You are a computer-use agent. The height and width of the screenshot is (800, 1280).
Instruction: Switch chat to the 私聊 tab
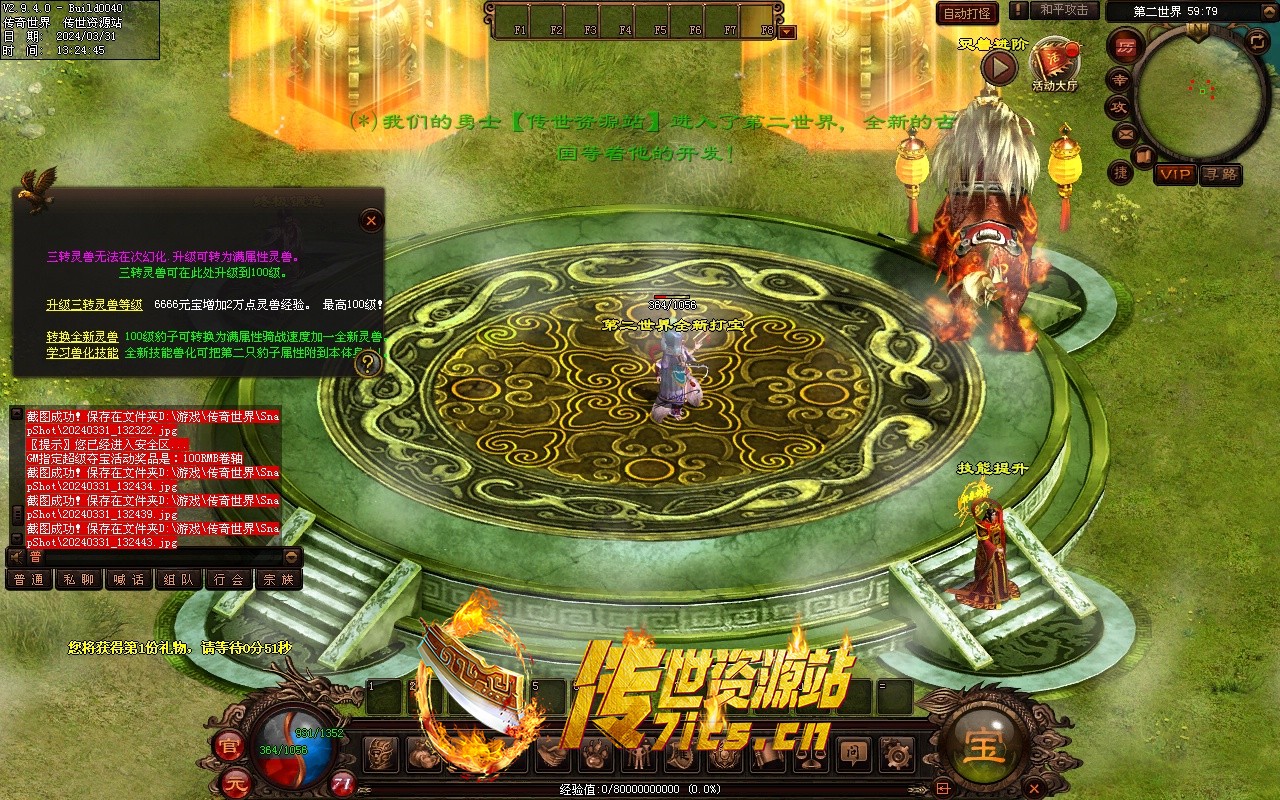coord(79,579)
